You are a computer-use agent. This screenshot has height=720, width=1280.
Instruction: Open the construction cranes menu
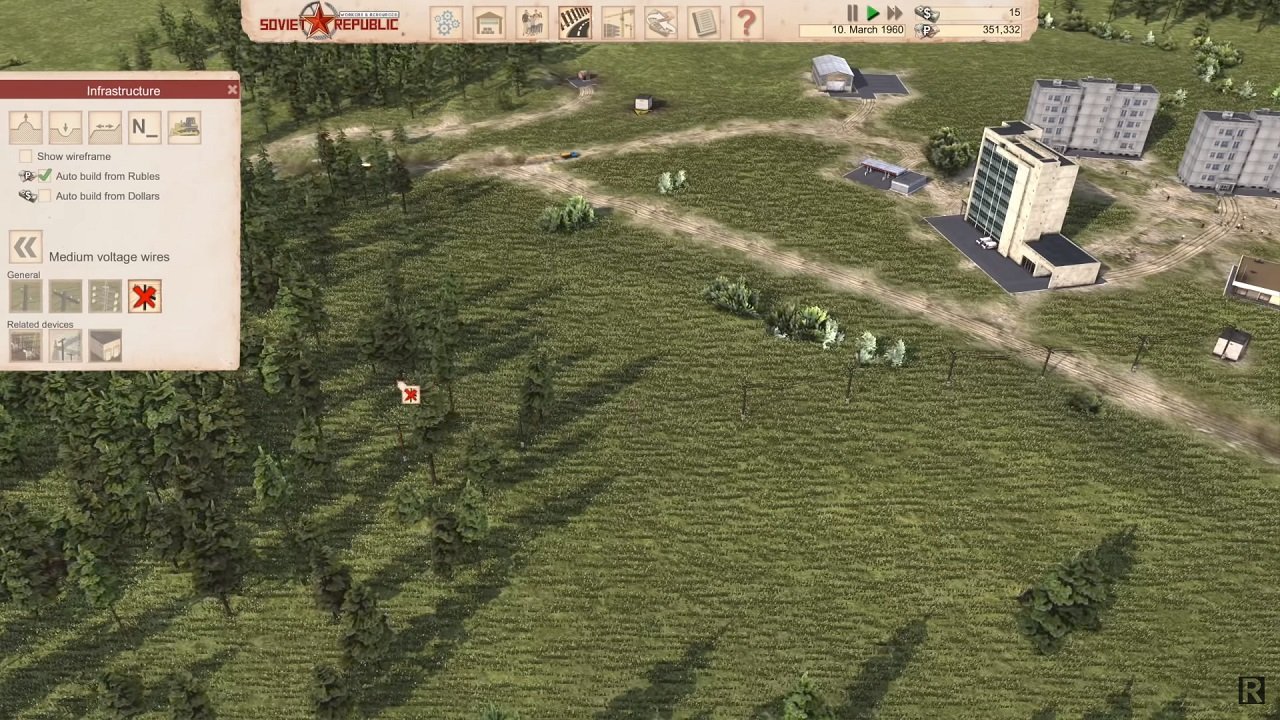point(617,22)
